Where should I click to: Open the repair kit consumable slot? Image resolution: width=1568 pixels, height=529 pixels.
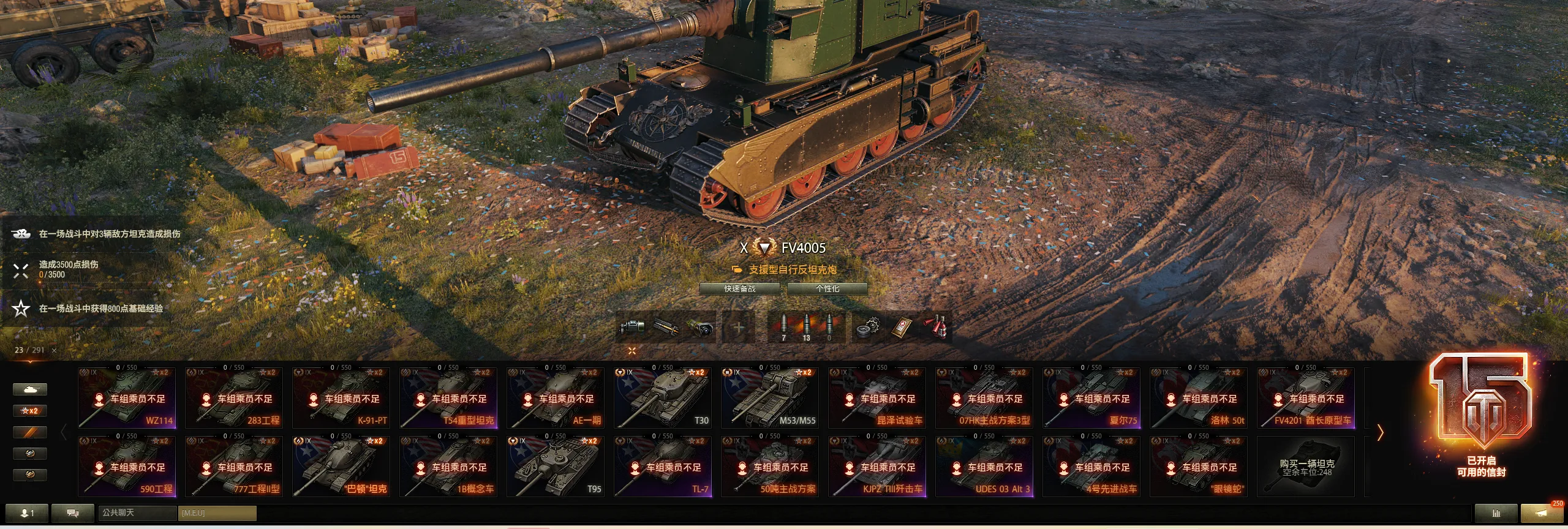(868, 328)
